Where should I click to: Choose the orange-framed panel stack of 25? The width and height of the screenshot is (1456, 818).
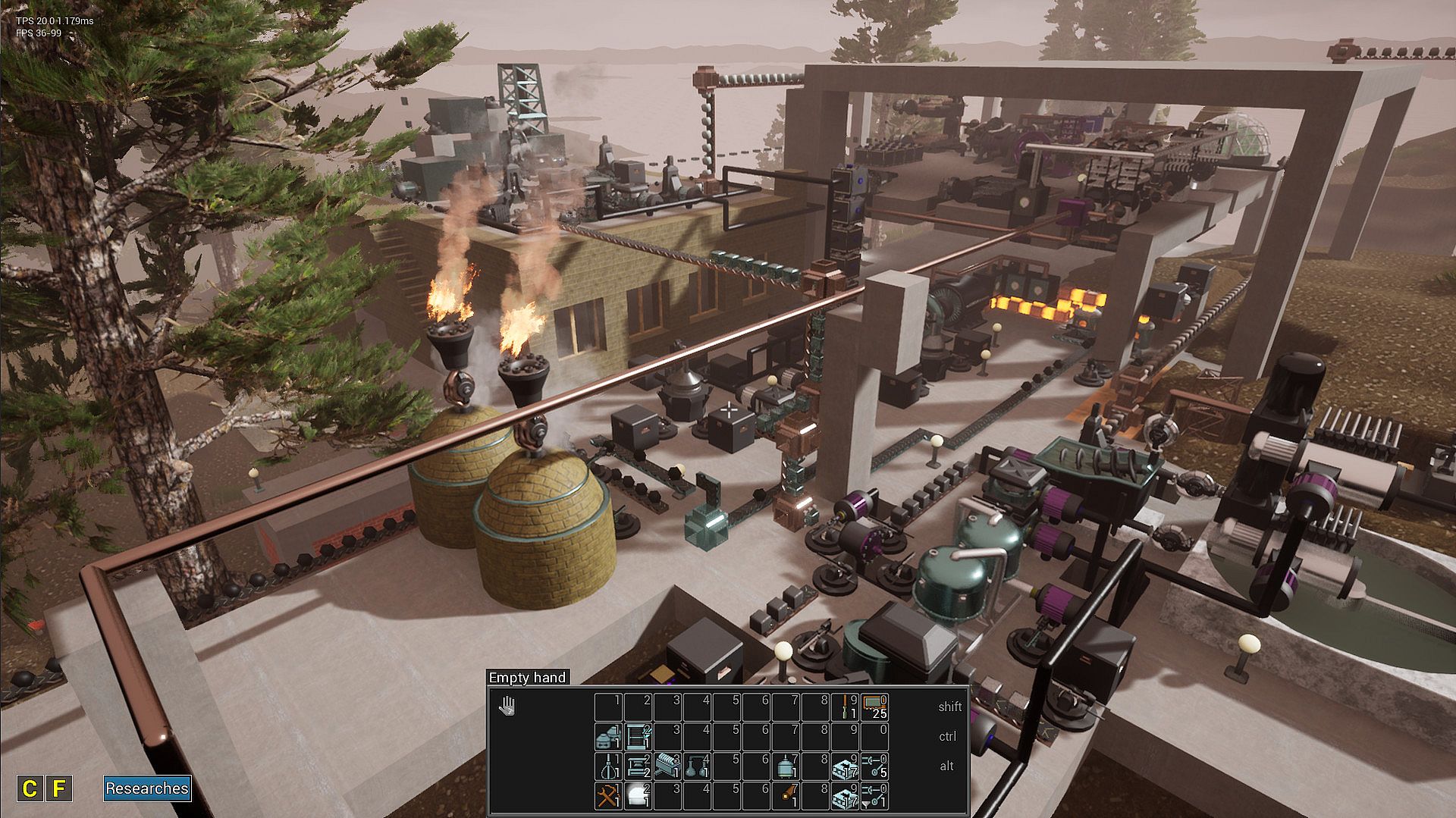875,707
